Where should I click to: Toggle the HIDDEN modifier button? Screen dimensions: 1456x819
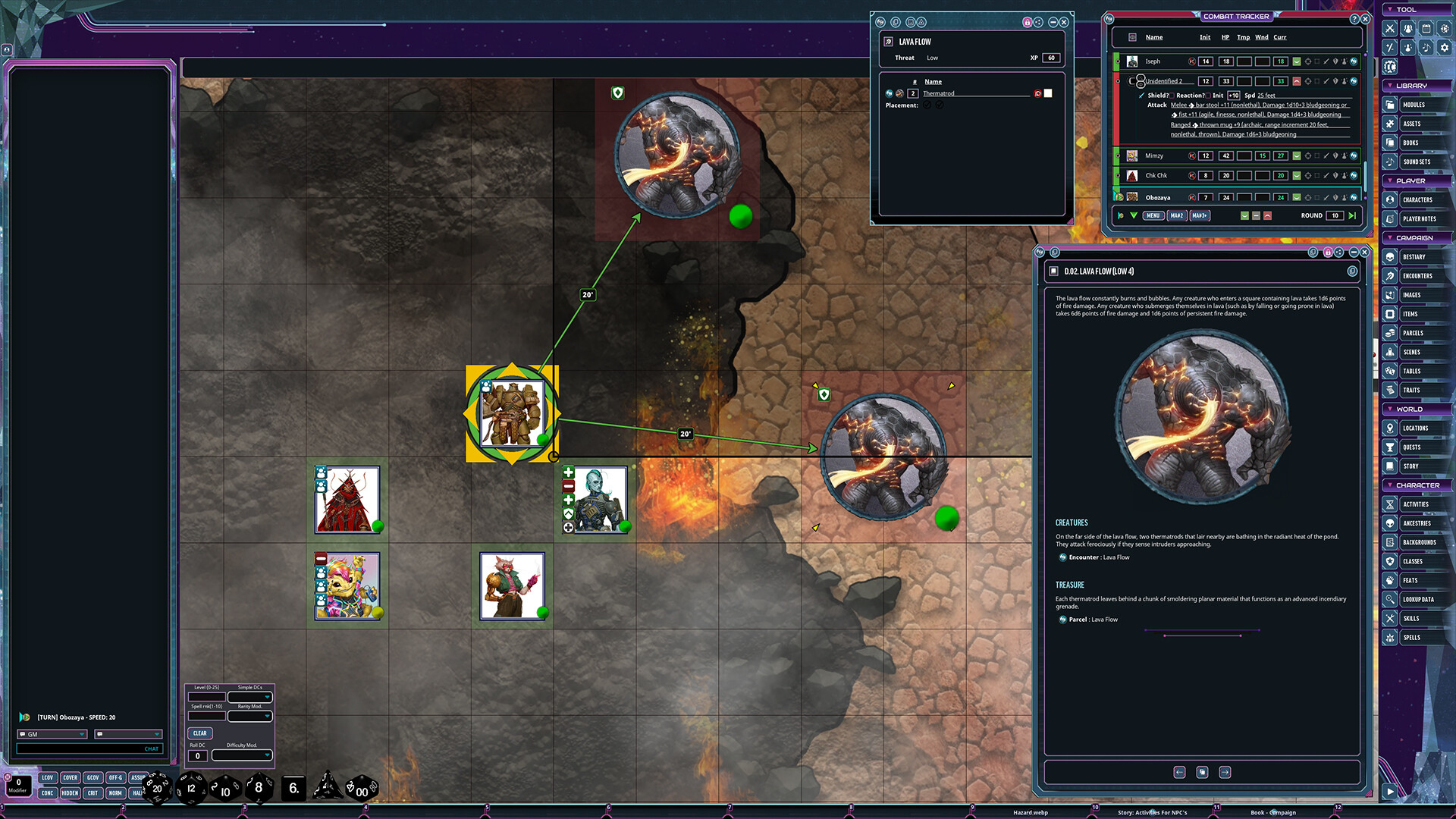pos(70,793)
